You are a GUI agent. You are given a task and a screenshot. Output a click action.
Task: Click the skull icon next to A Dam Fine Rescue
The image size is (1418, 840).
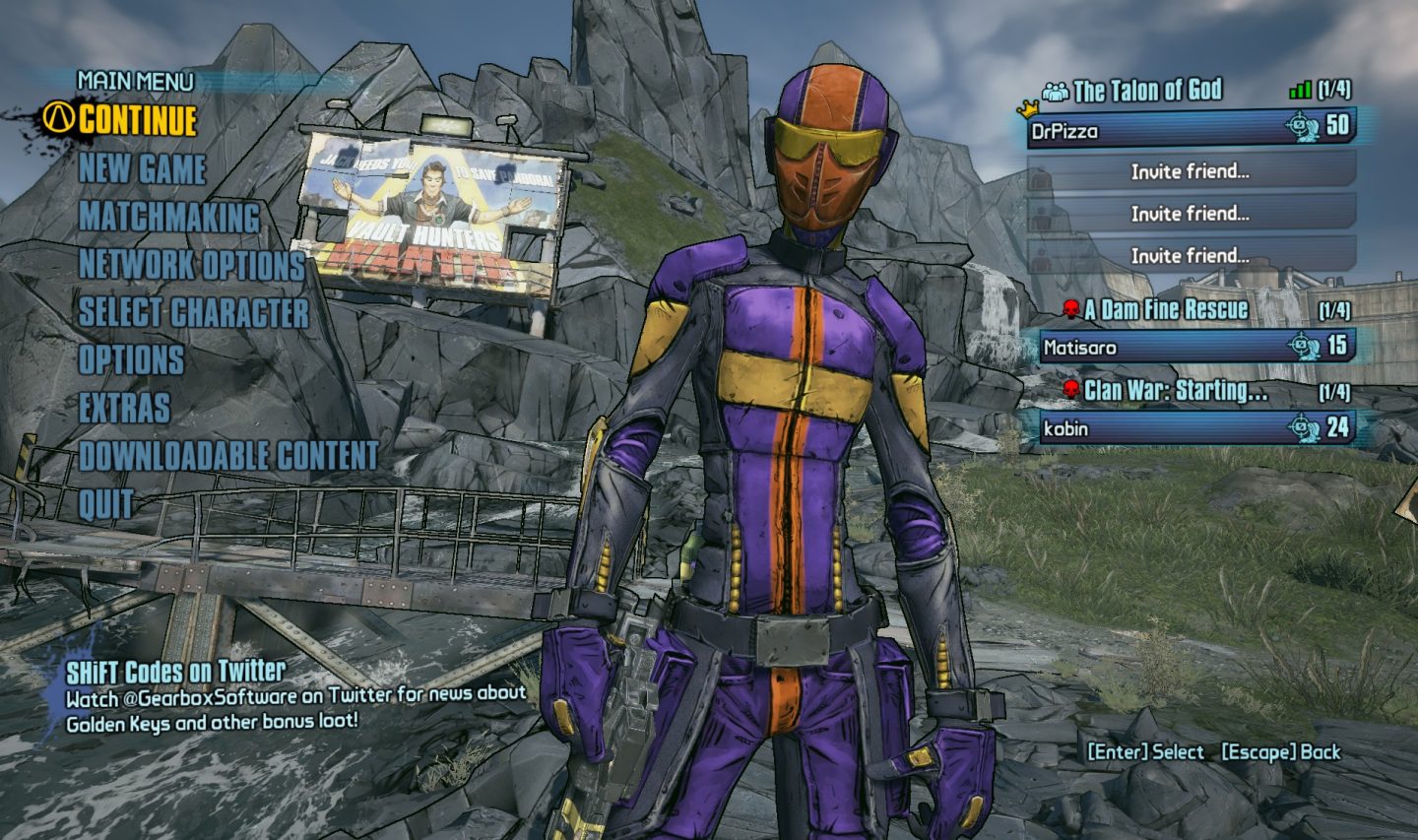click(1069, 310)
